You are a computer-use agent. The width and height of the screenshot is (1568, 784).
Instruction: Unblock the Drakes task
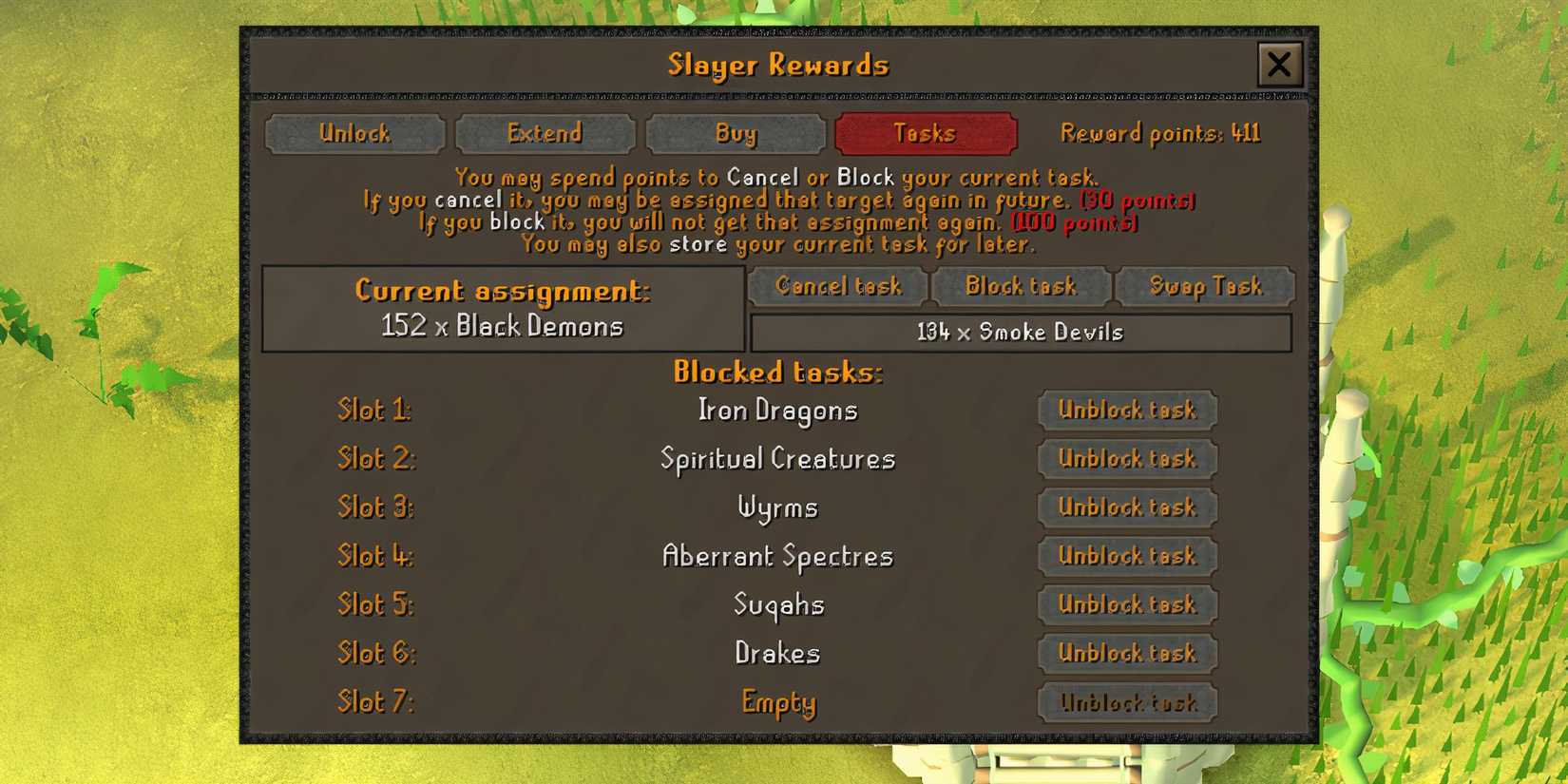(x=1126, y=654)
